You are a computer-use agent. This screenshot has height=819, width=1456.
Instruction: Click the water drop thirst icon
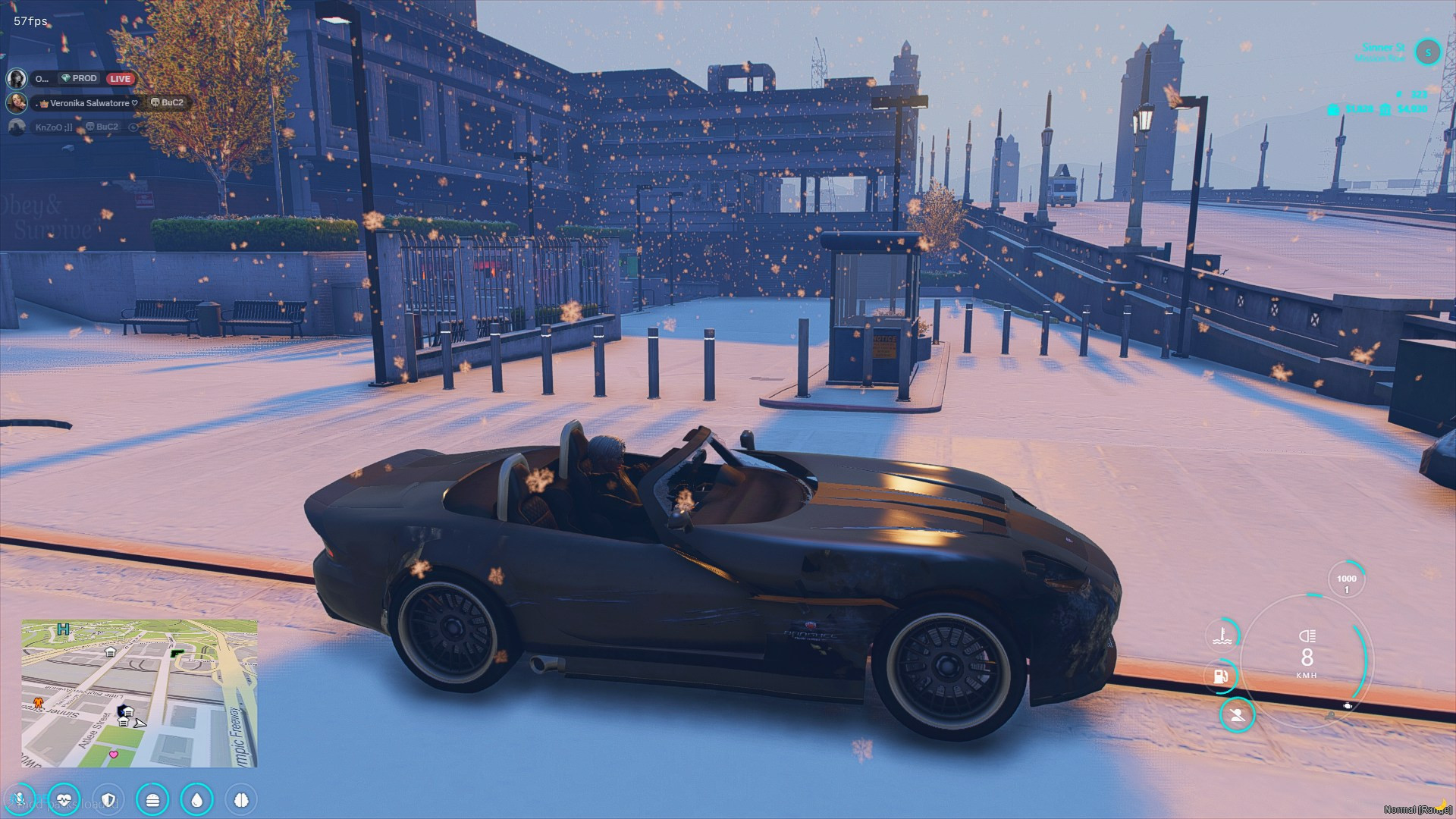[197, 799]
